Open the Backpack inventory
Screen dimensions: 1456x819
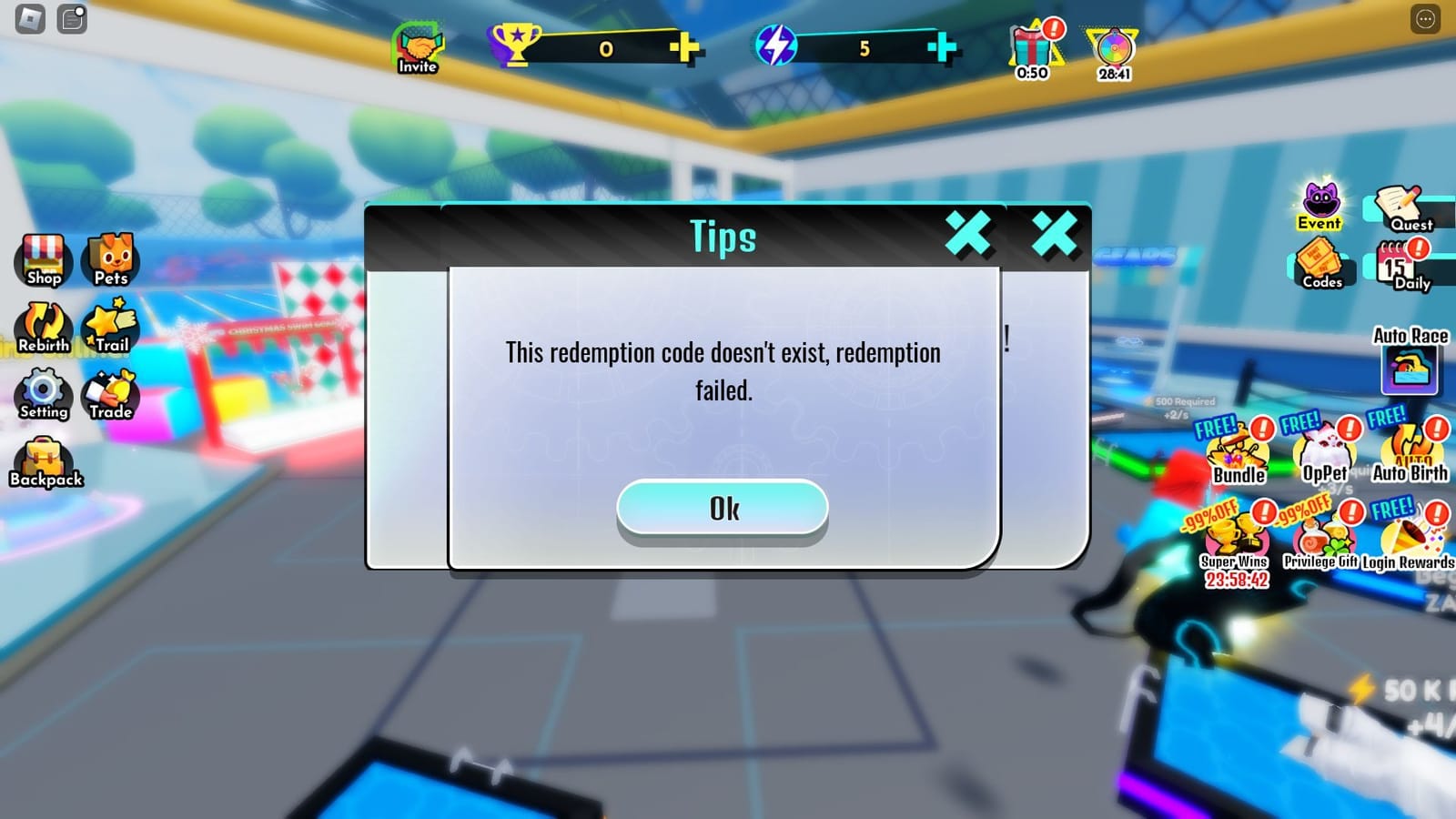[x=45, y=462]
